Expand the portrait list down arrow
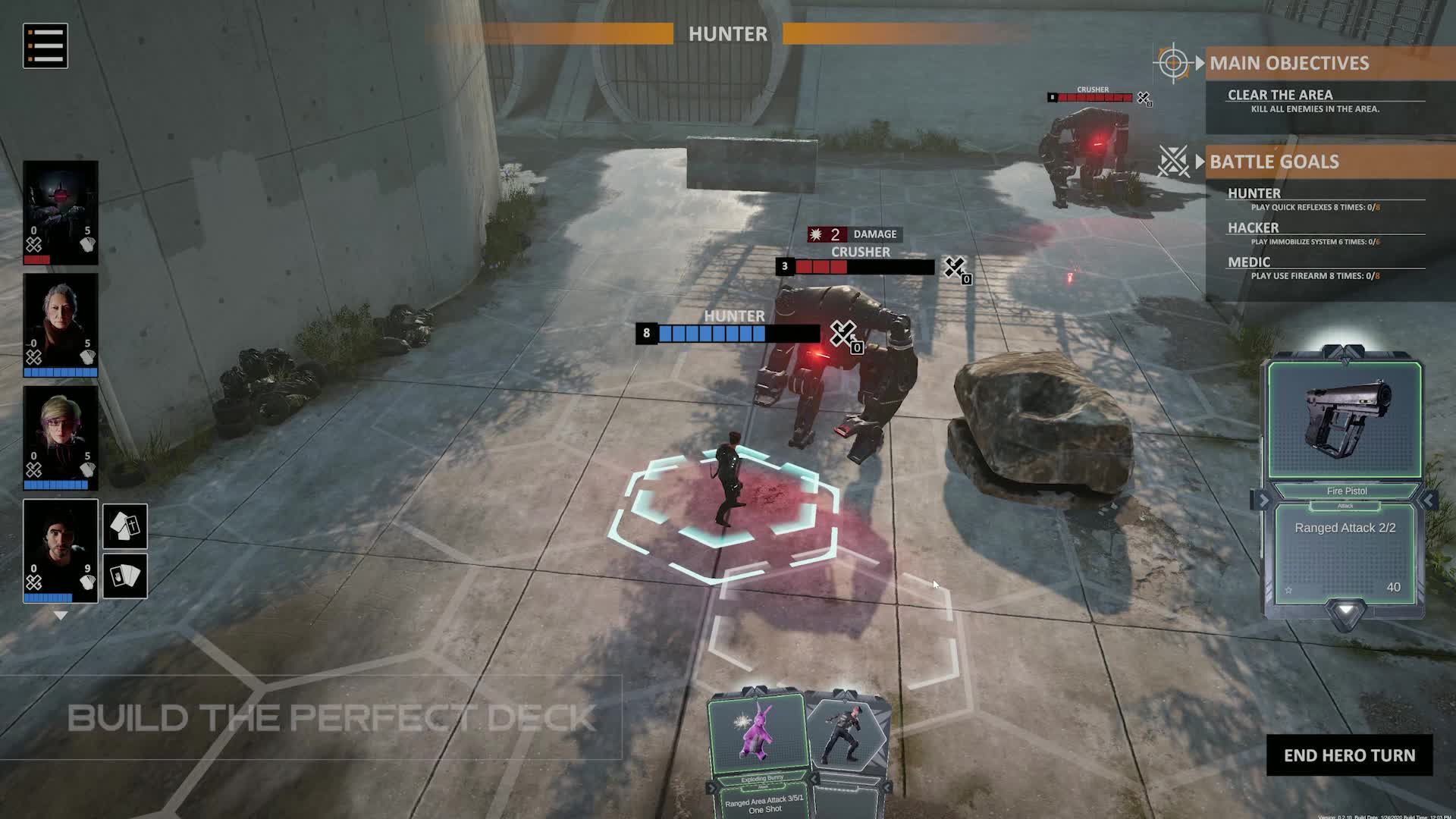1456x819 pixels. [61, 616]
